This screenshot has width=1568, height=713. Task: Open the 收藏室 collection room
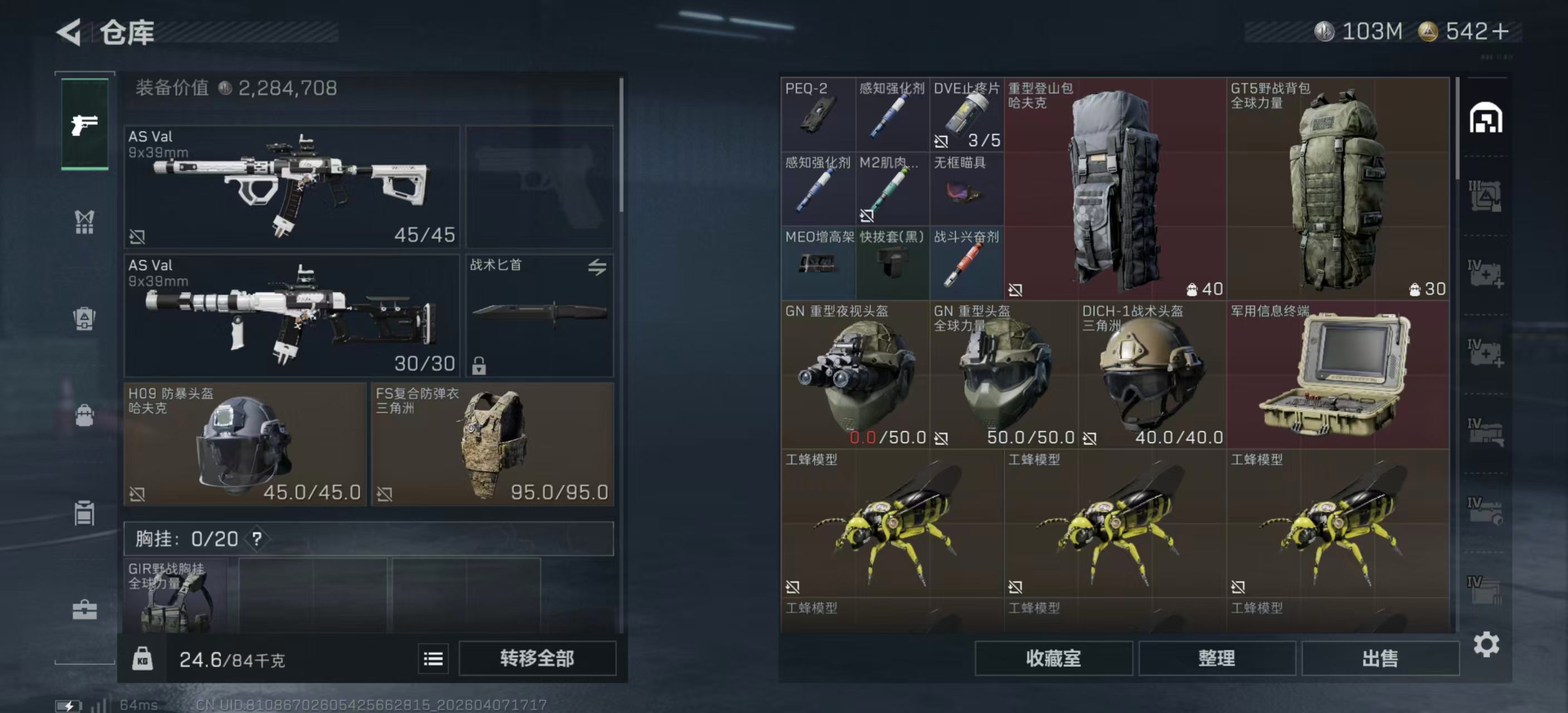(1053, 658)
